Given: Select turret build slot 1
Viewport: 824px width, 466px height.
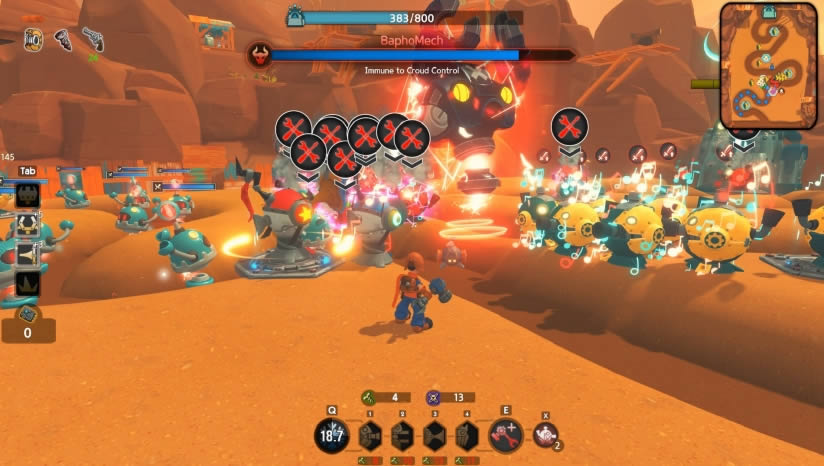Looking at the screenshot, I should pyautogui.click(x=370, y=435).
